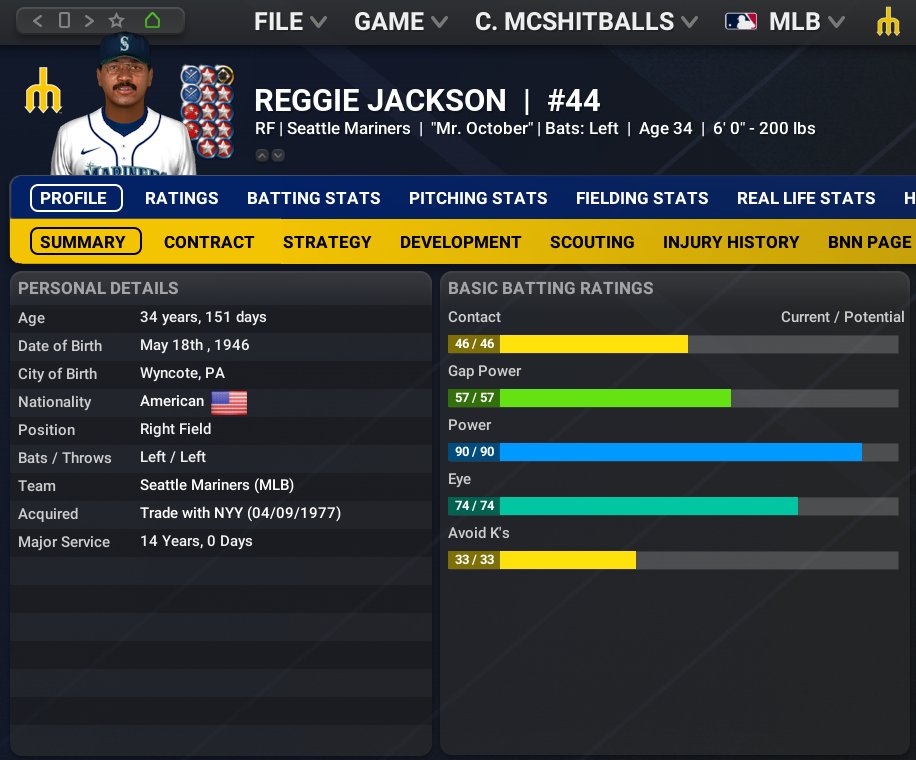Open the Pitching Stats tab
The width and height of the screenshot is (916, 760).
[478, 198]
